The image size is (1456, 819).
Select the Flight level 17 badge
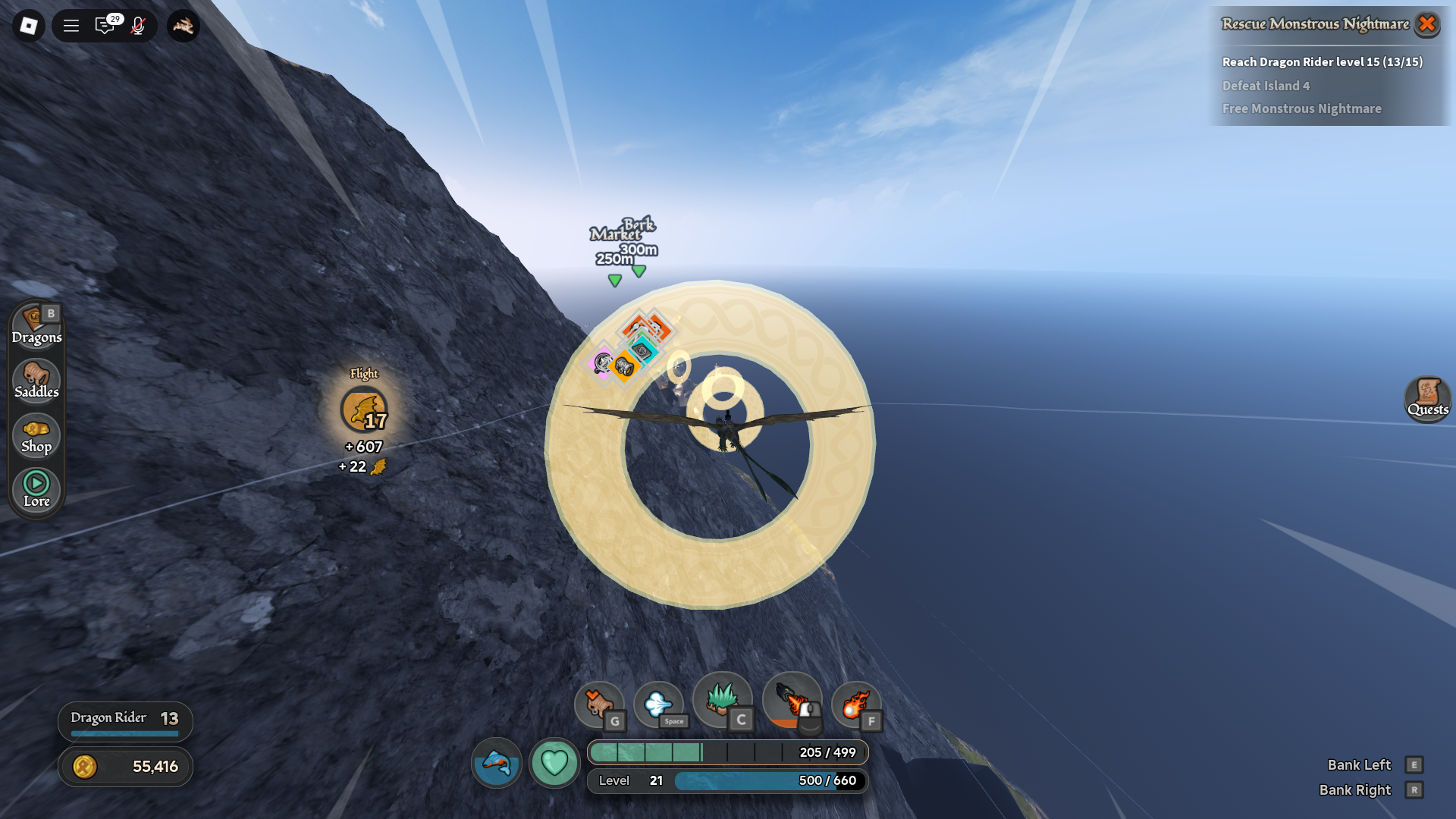coord(364,410)
